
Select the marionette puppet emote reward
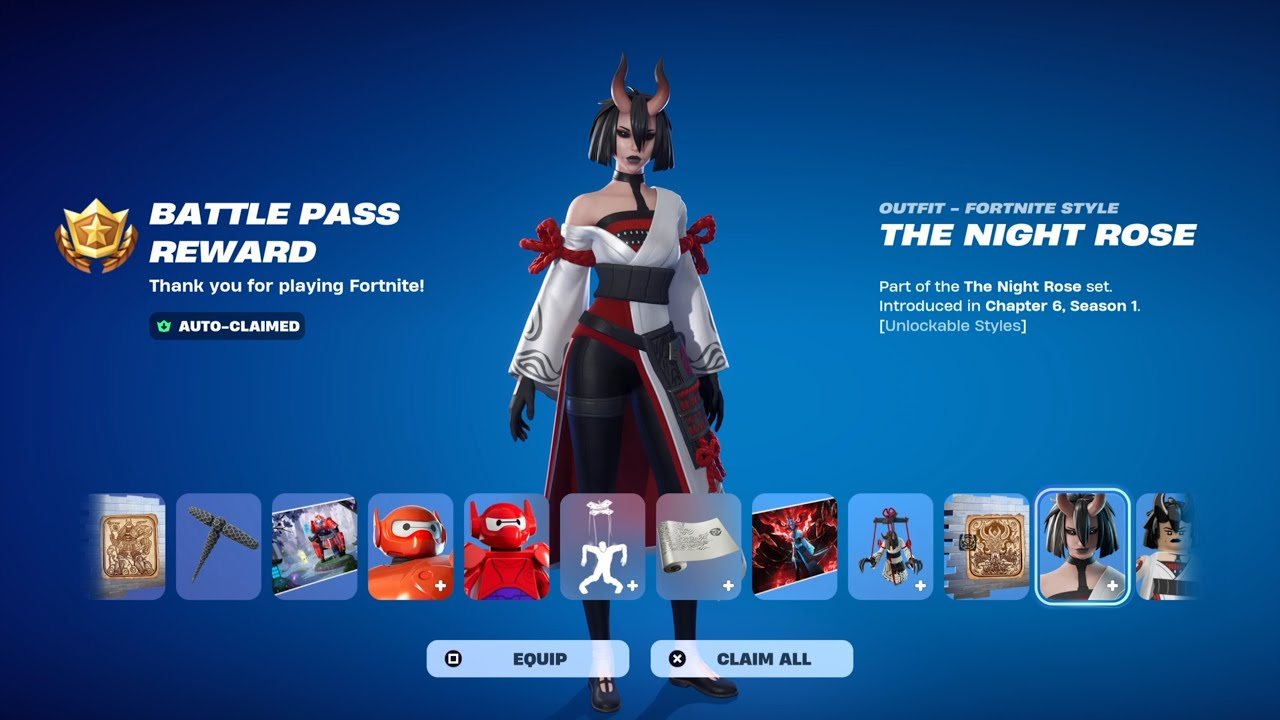pyautogui.click(x=602, y=546)
